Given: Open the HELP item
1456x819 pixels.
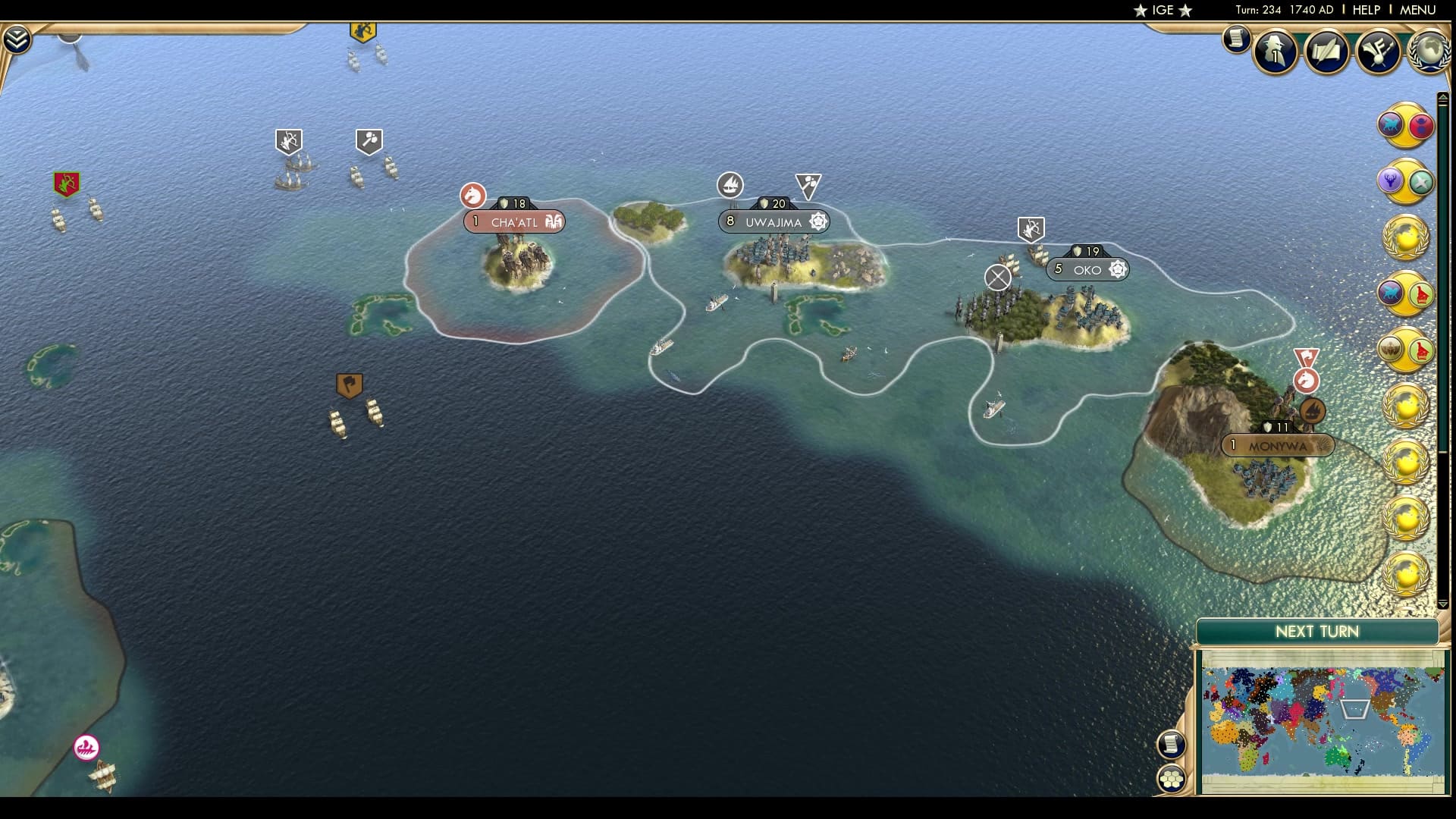Looking at the screenshot, I should (x=1369, y=11).
